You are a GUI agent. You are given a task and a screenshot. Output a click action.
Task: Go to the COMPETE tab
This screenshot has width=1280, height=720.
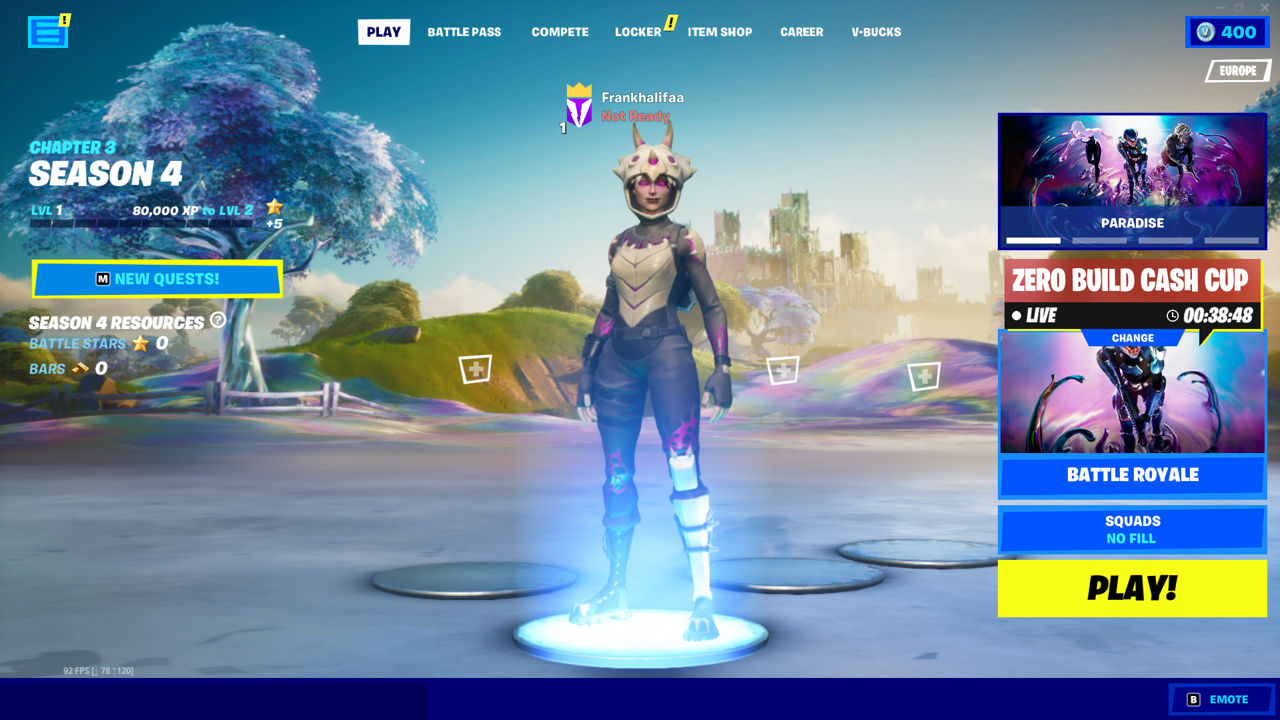(560, 31)
